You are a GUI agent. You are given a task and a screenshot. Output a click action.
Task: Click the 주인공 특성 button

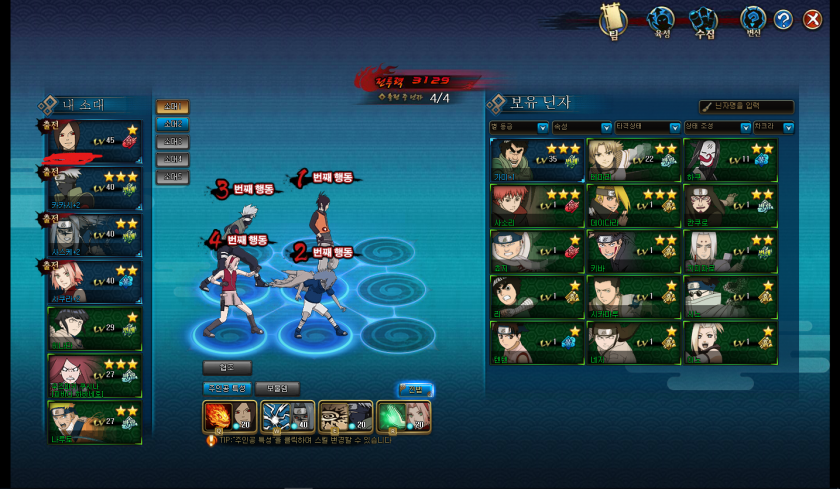click(226, 388)
